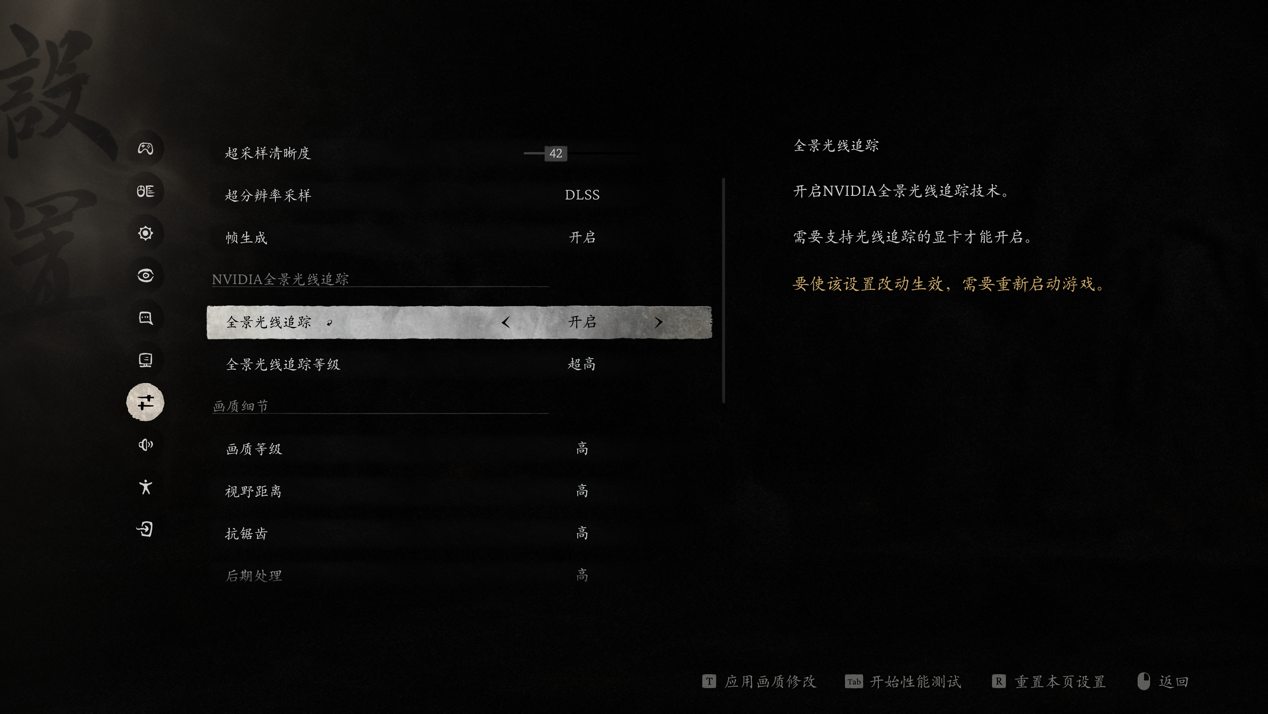Open the eye-icon display settings tab
The image size is (1268, 714).
tap(145, 275)
